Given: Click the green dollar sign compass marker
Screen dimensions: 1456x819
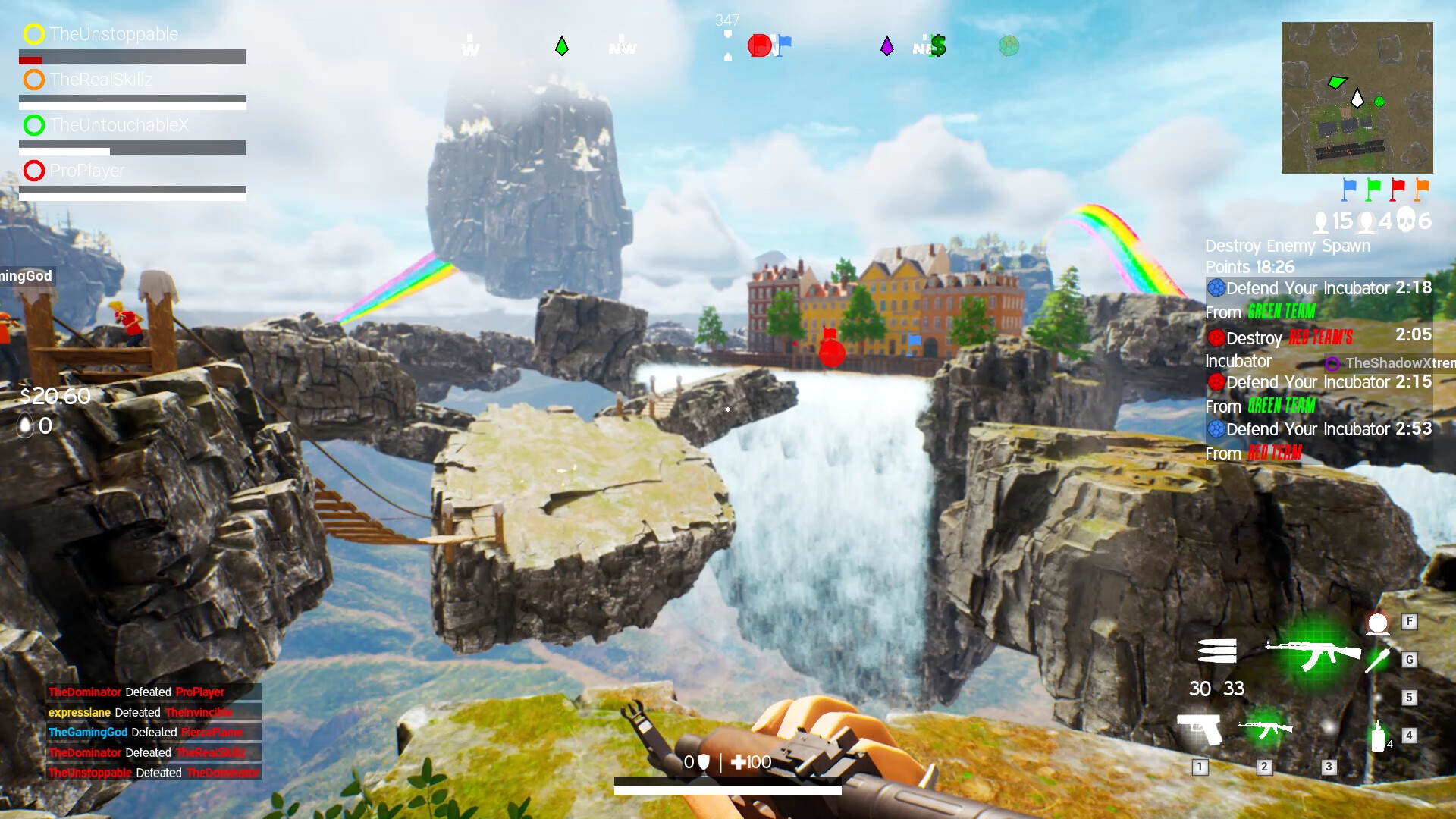Looking at the screenshot, I should [x=938, y=46].
